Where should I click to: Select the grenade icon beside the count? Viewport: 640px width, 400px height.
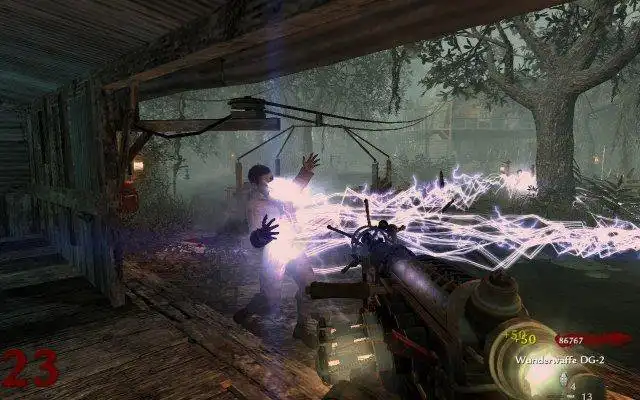tap(564, 380)
